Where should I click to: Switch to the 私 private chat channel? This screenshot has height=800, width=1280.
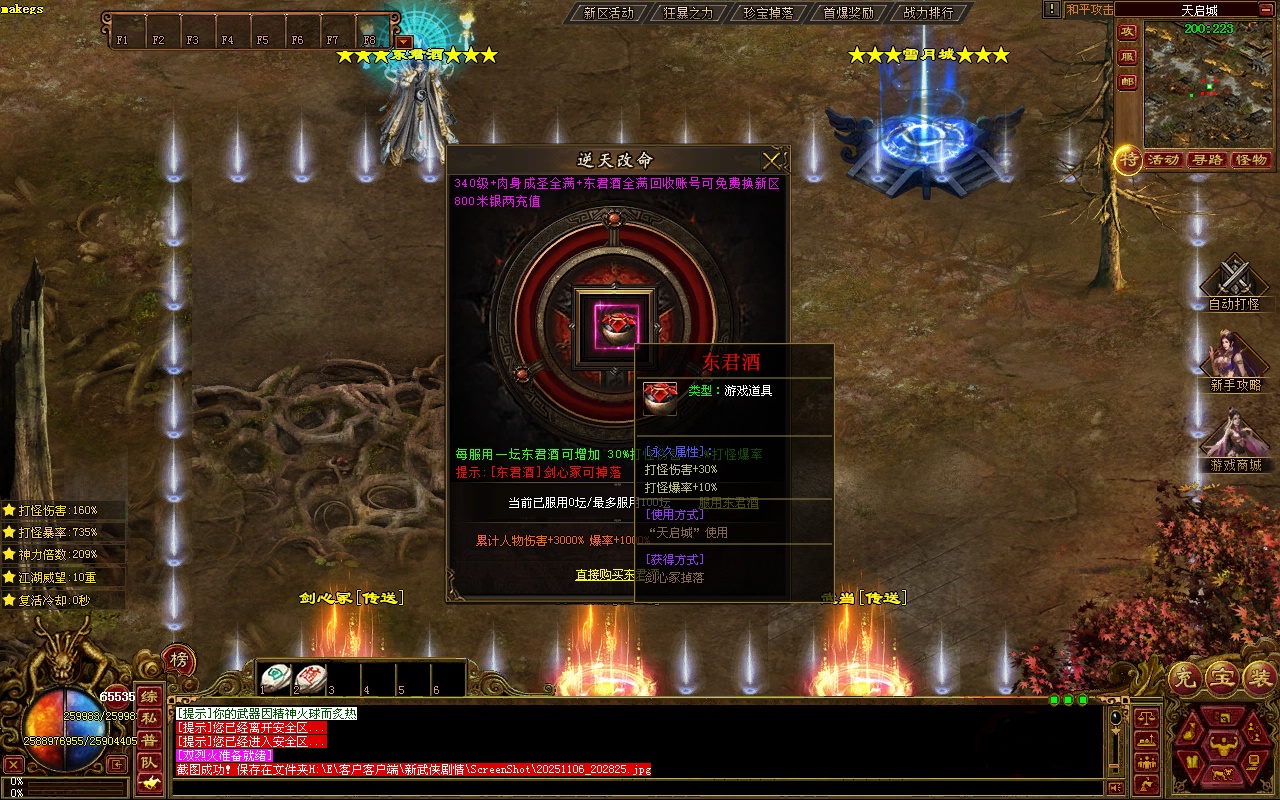click(148, 718)
